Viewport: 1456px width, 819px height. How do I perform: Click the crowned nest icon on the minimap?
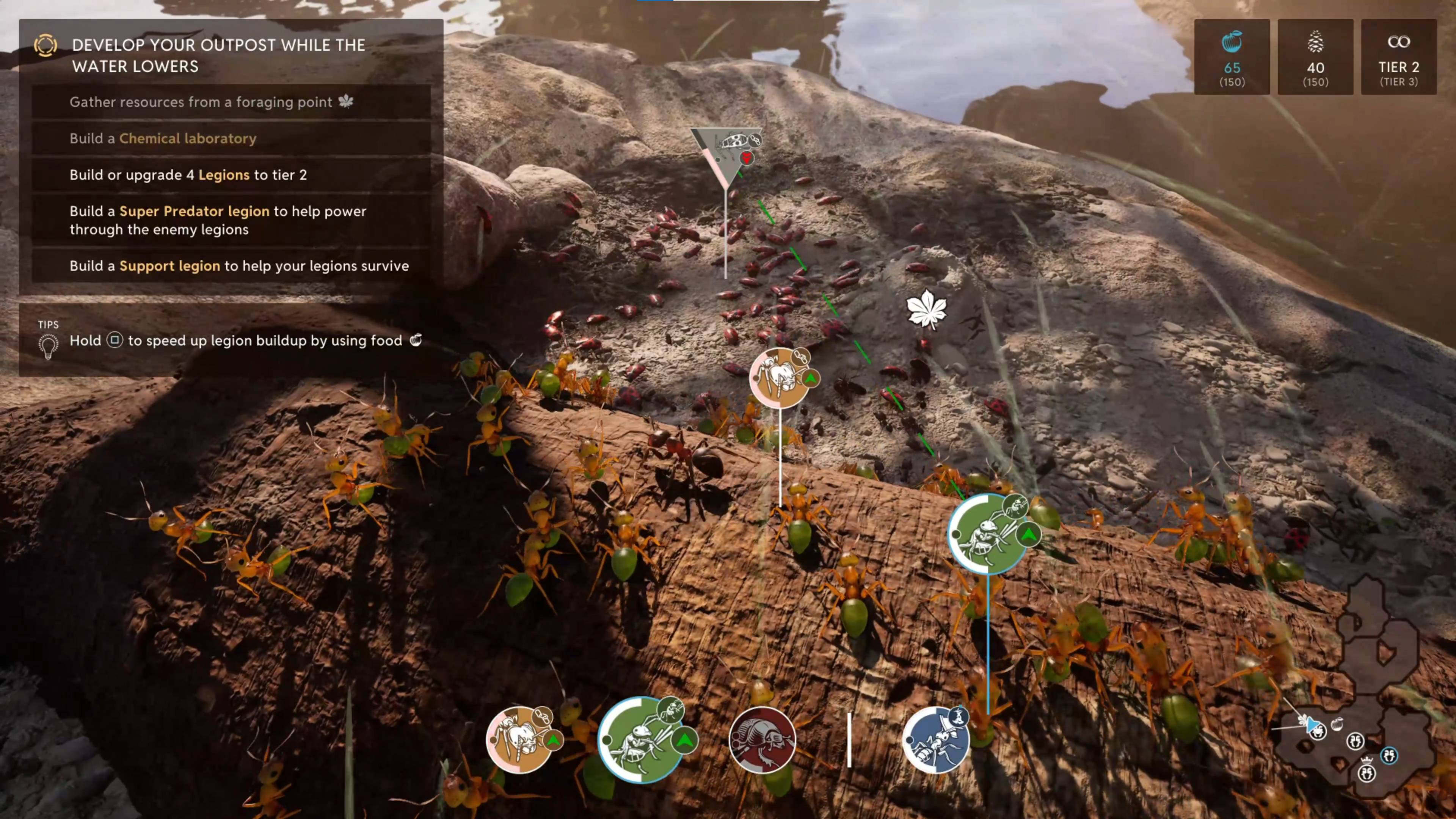[1367, 774]
